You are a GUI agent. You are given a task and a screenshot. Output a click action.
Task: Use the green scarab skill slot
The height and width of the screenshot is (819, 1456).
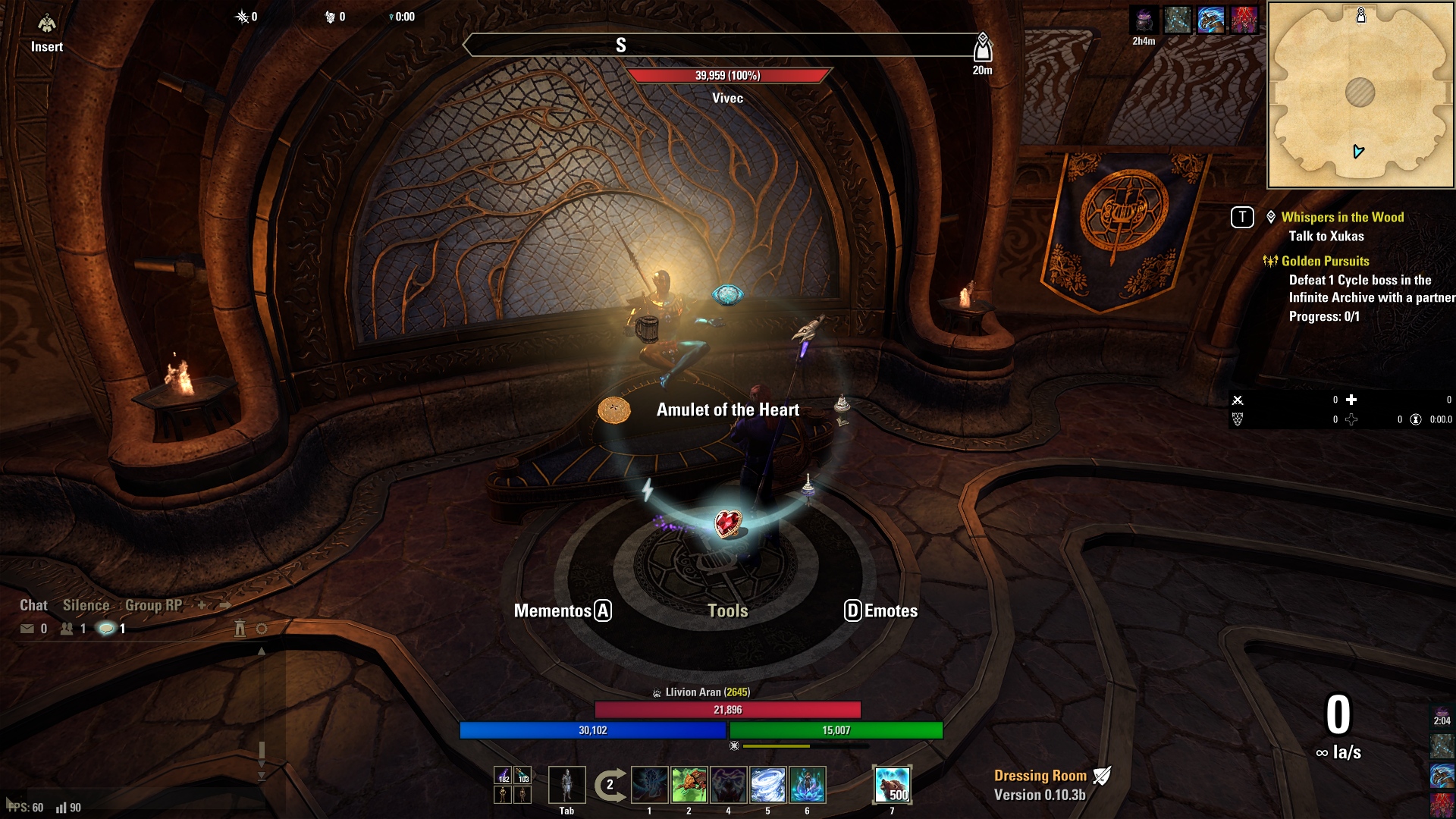click(689, 785)
